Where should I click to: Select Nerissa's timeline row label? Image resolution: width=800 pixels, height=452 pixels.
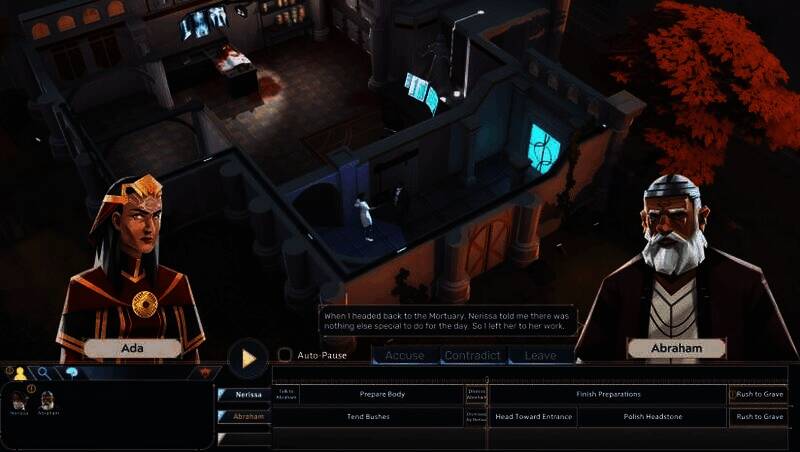pos(248,394)
